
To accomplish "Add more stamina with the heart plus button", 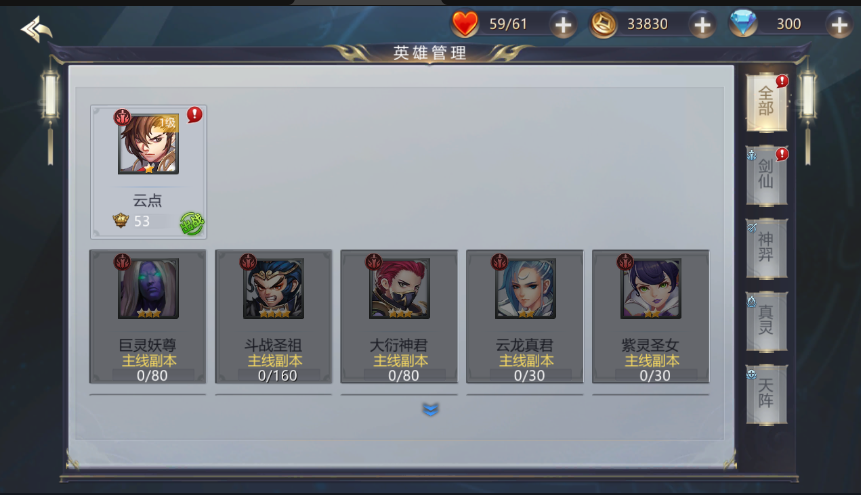I will pos(564,25).
